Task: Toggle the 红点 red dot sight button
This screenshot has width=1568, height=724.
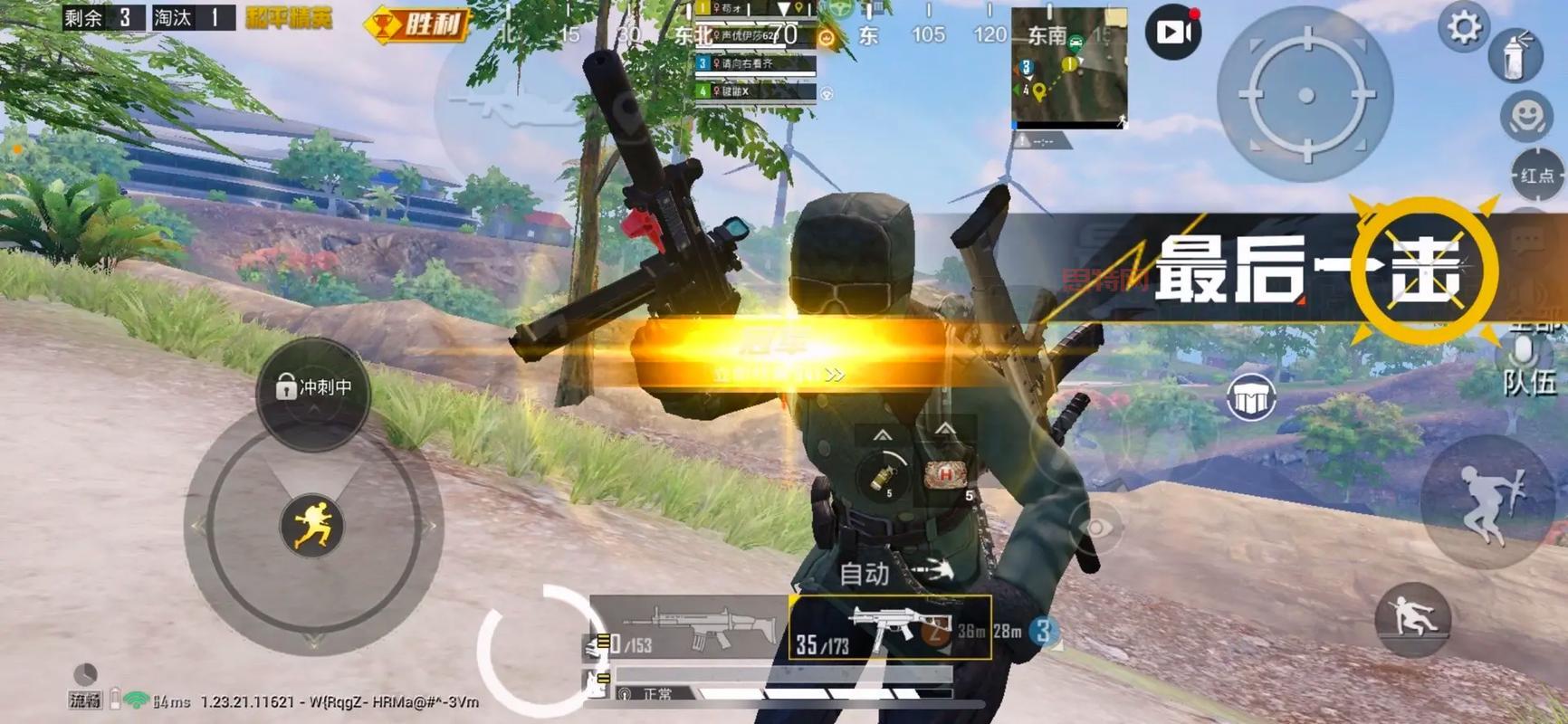Action: point(1536,175)
